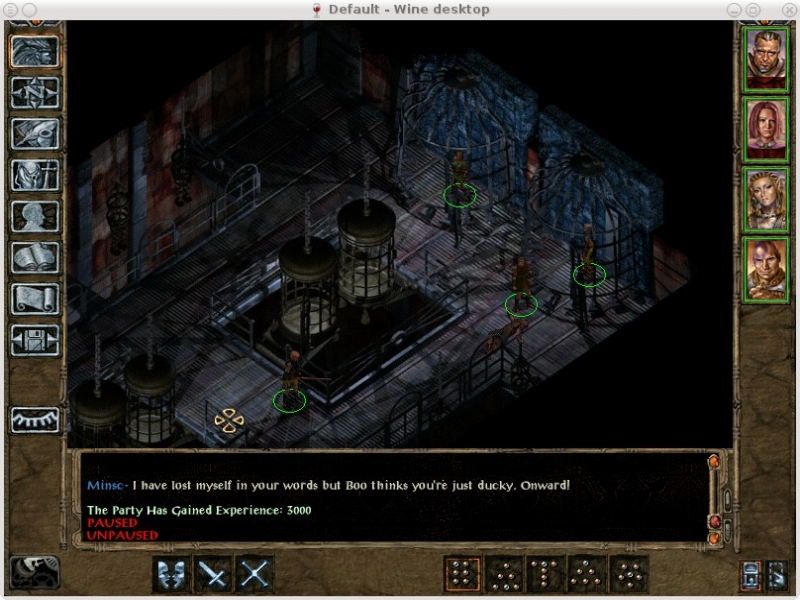The width and height of the screenshot is (800, 600).
Task: Select the blonde elf woman's portrait
Action: (x=767, y=199)
